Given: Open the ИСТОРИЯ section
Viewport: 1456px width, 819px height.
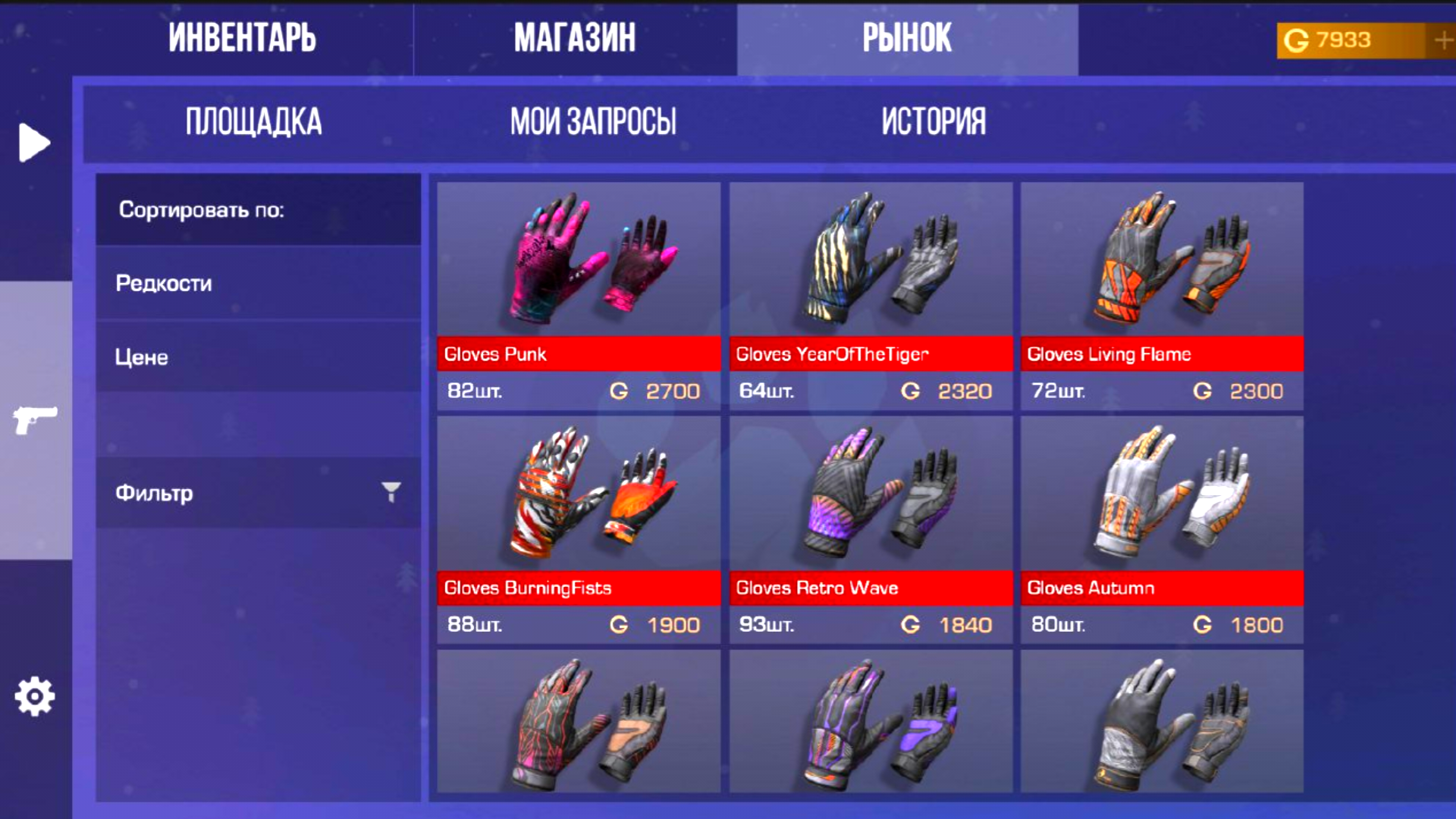Looking at the screenshot, I should tap(933, 121).
